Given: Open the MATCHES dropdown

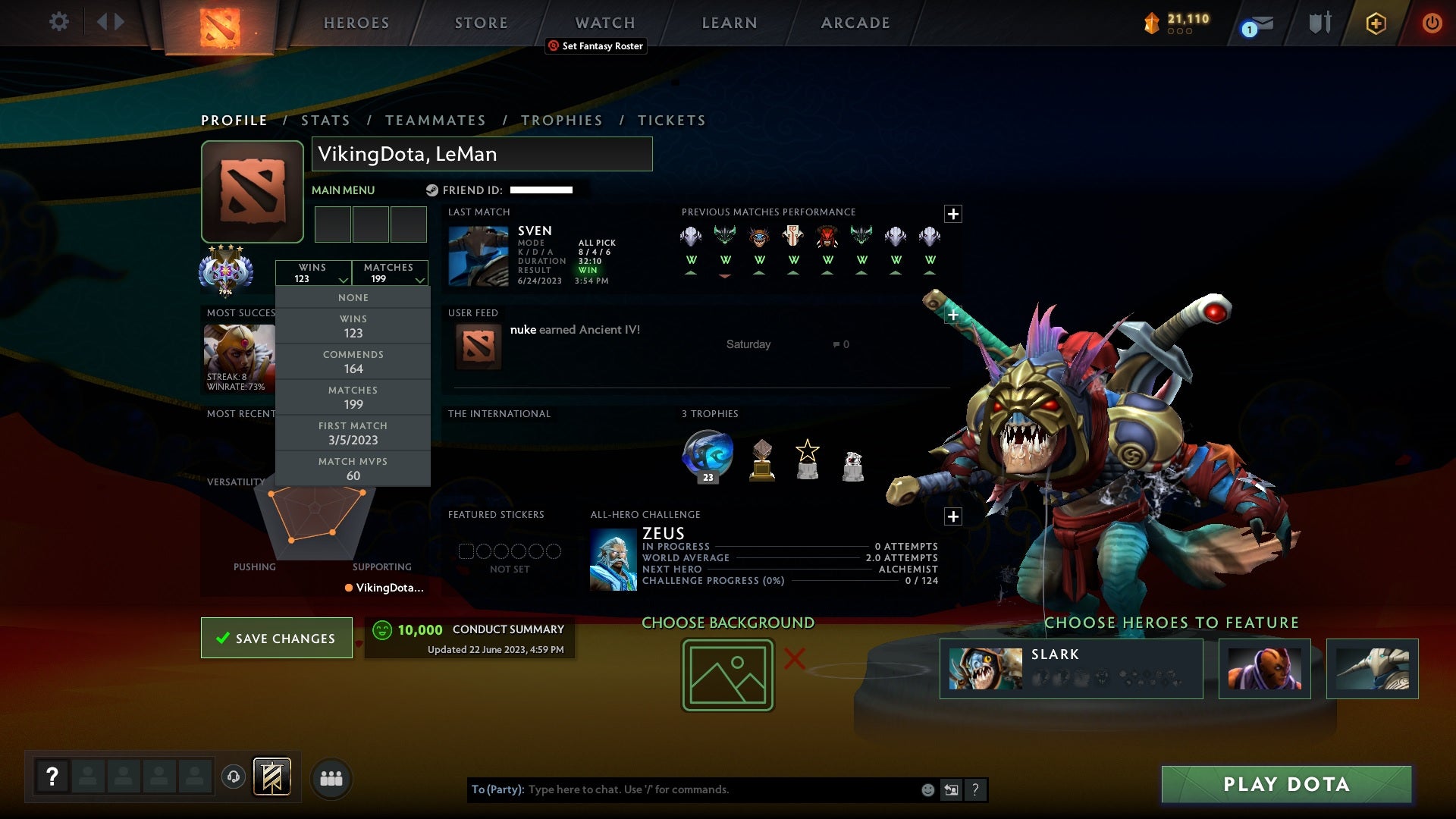Looking at the screenshot, I should pos(389,273).
